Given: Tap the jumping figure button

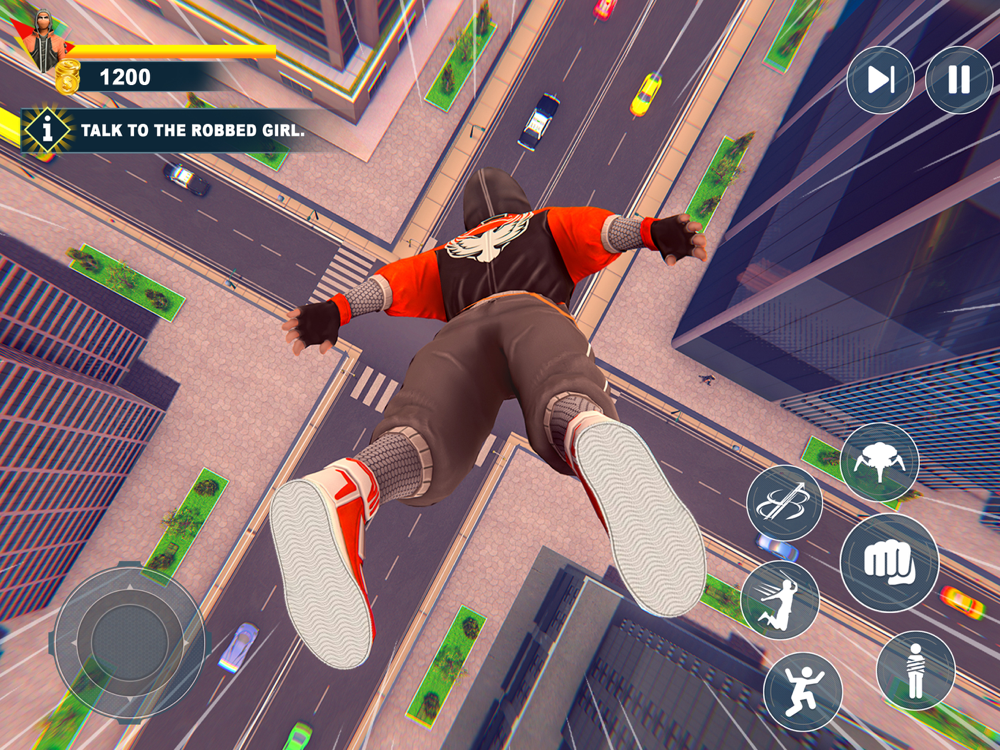Looking at the screenshot, I should [x=802, y=692].
